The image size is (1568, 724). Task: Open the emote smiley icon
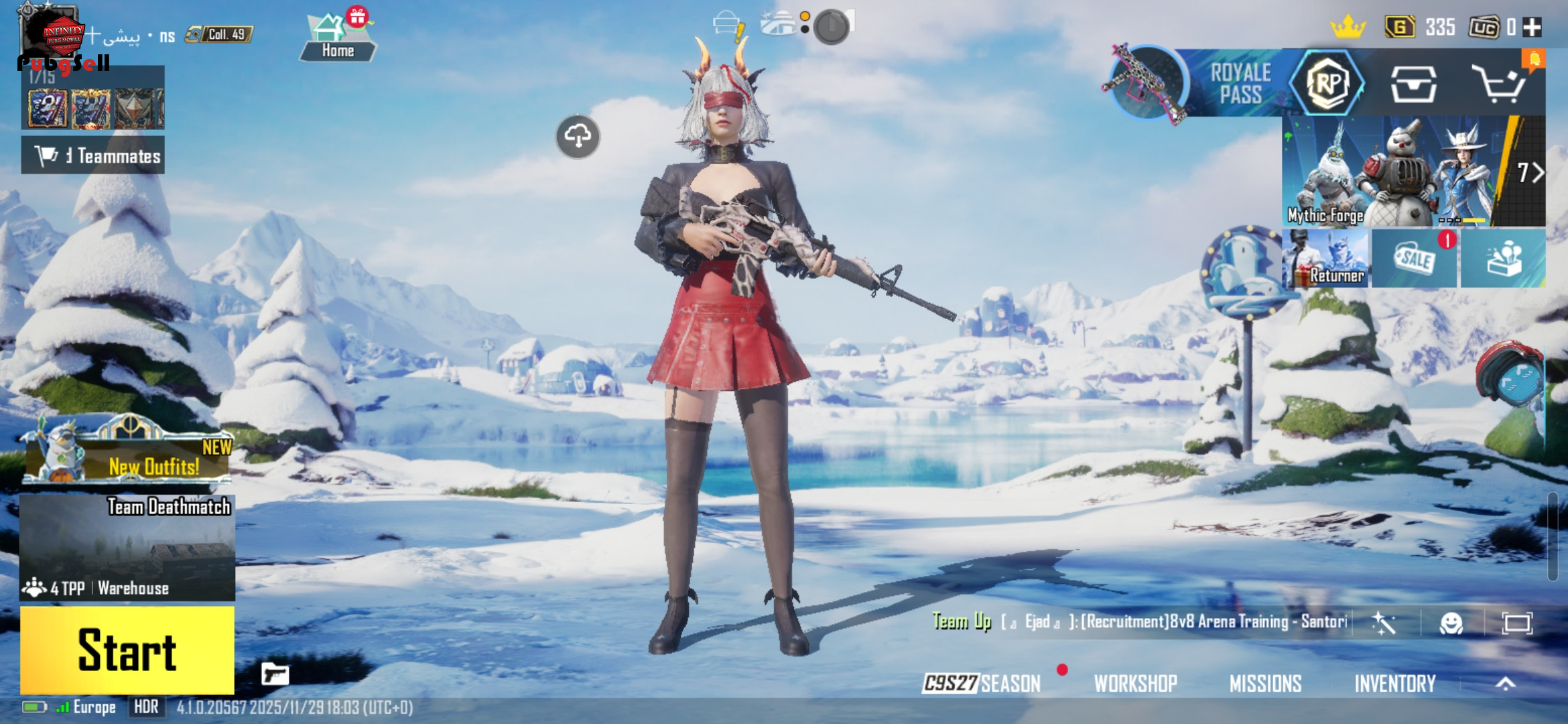(1451, 623)
